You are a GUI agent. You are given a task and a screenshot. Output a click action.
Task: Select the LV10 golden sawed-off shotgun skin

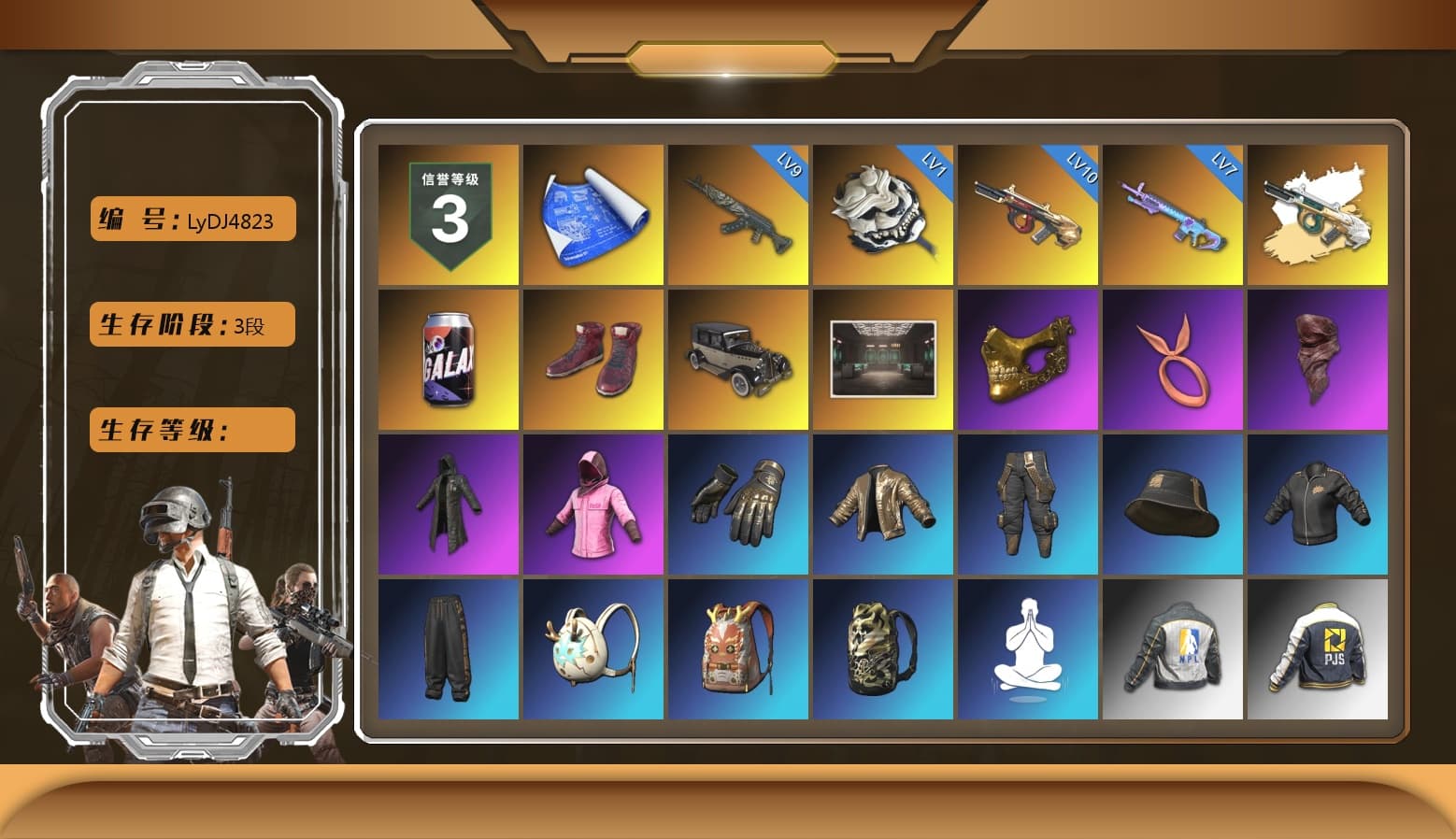tap(1028, 214)
